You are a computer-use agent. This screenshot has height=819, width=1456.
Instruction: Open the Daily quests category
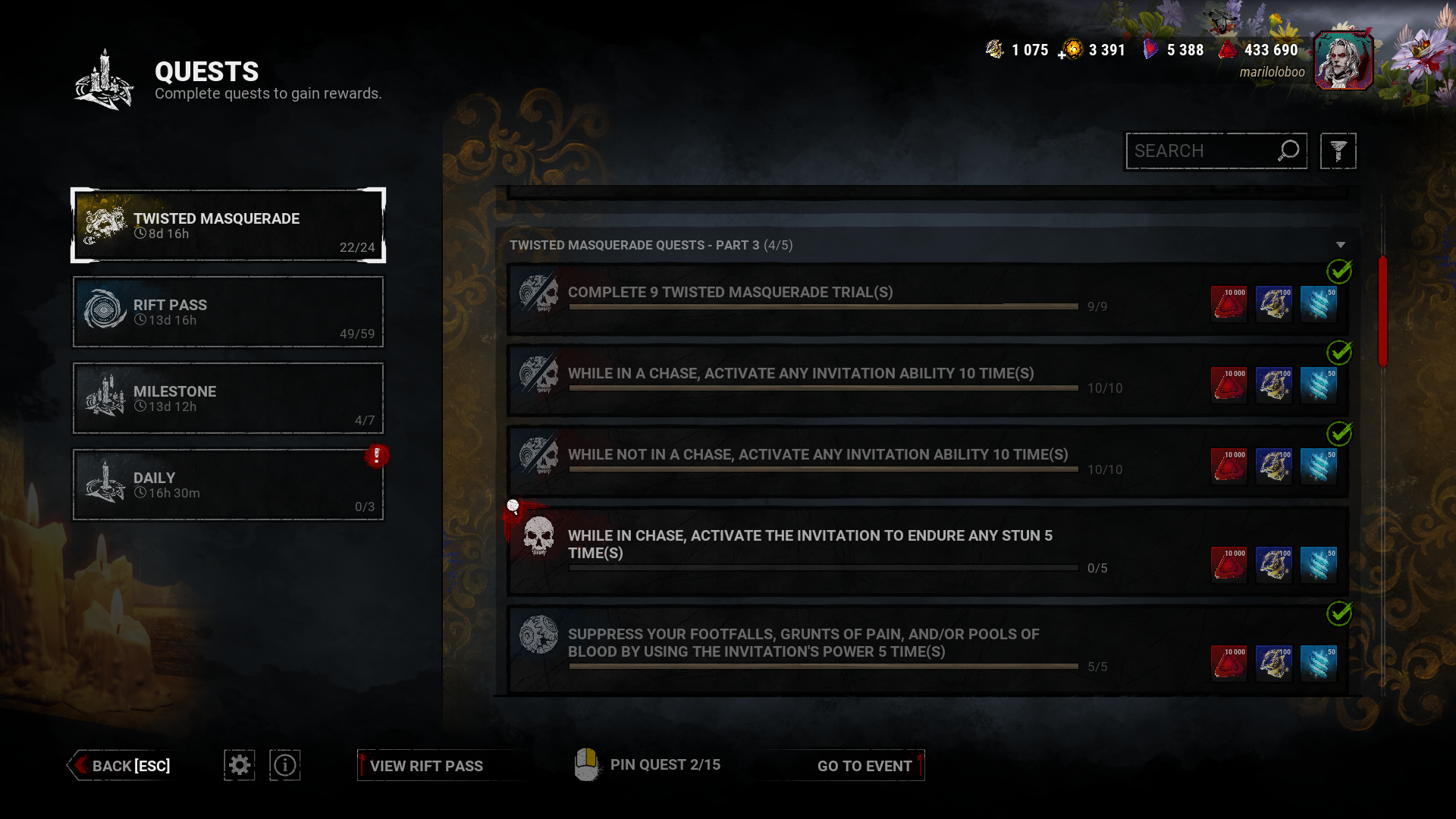click(x=227, y=485)
